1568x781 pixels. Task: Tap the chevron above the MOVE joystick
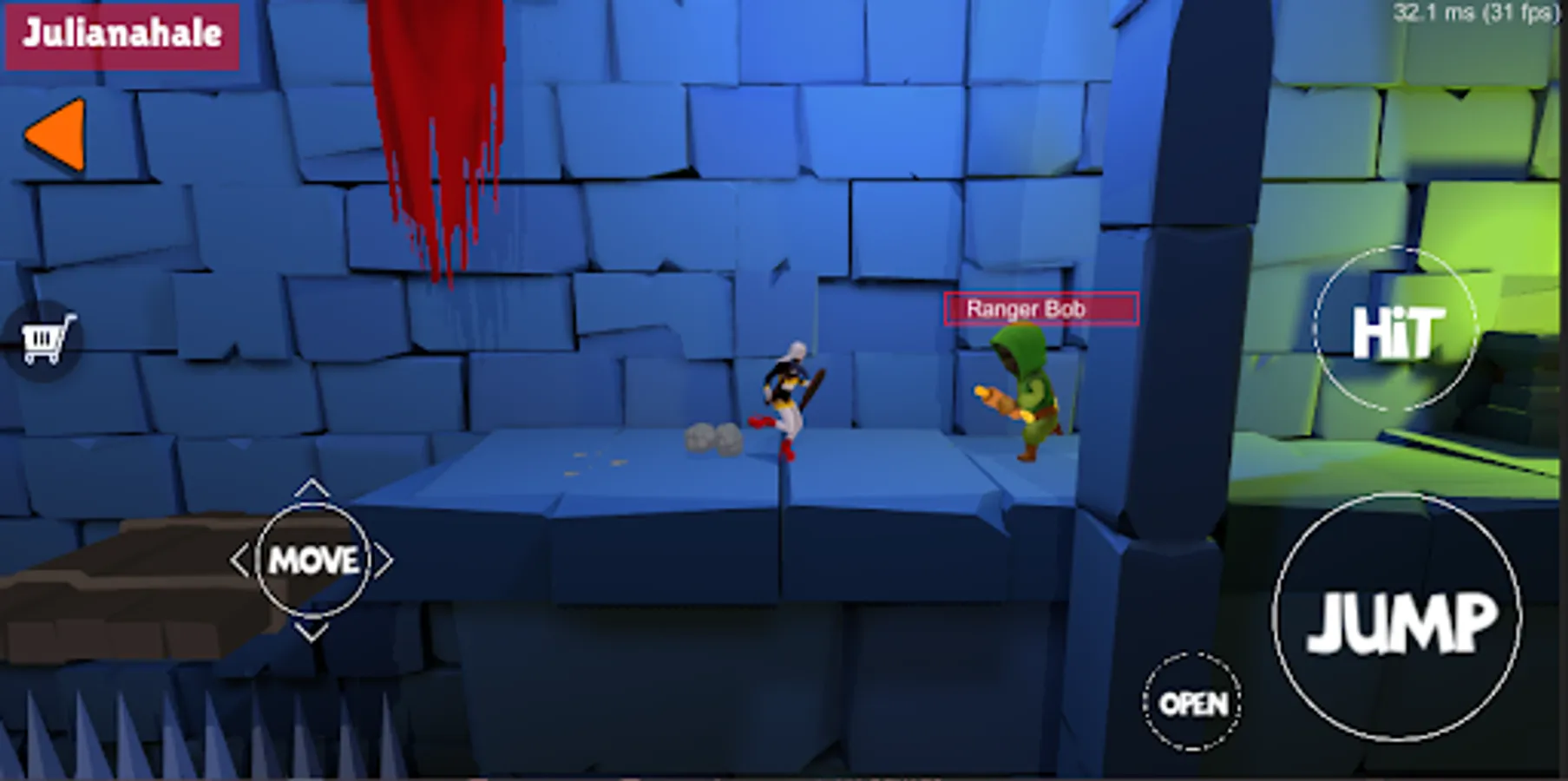(311, 490)
